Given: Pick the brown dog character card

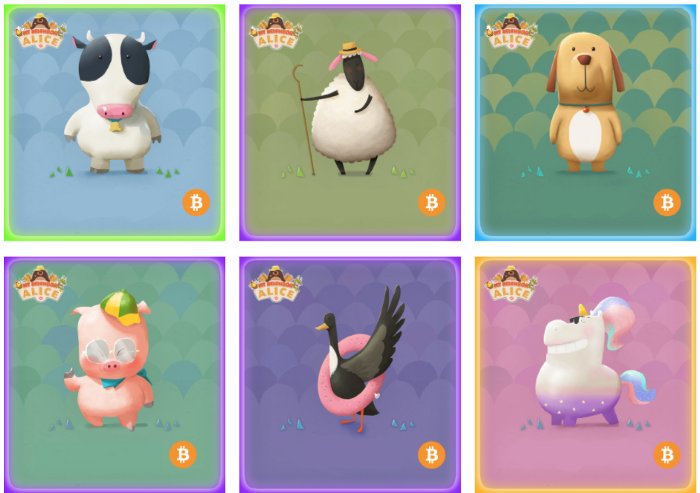Looking at the screenshot, I should tap(585, 122).
